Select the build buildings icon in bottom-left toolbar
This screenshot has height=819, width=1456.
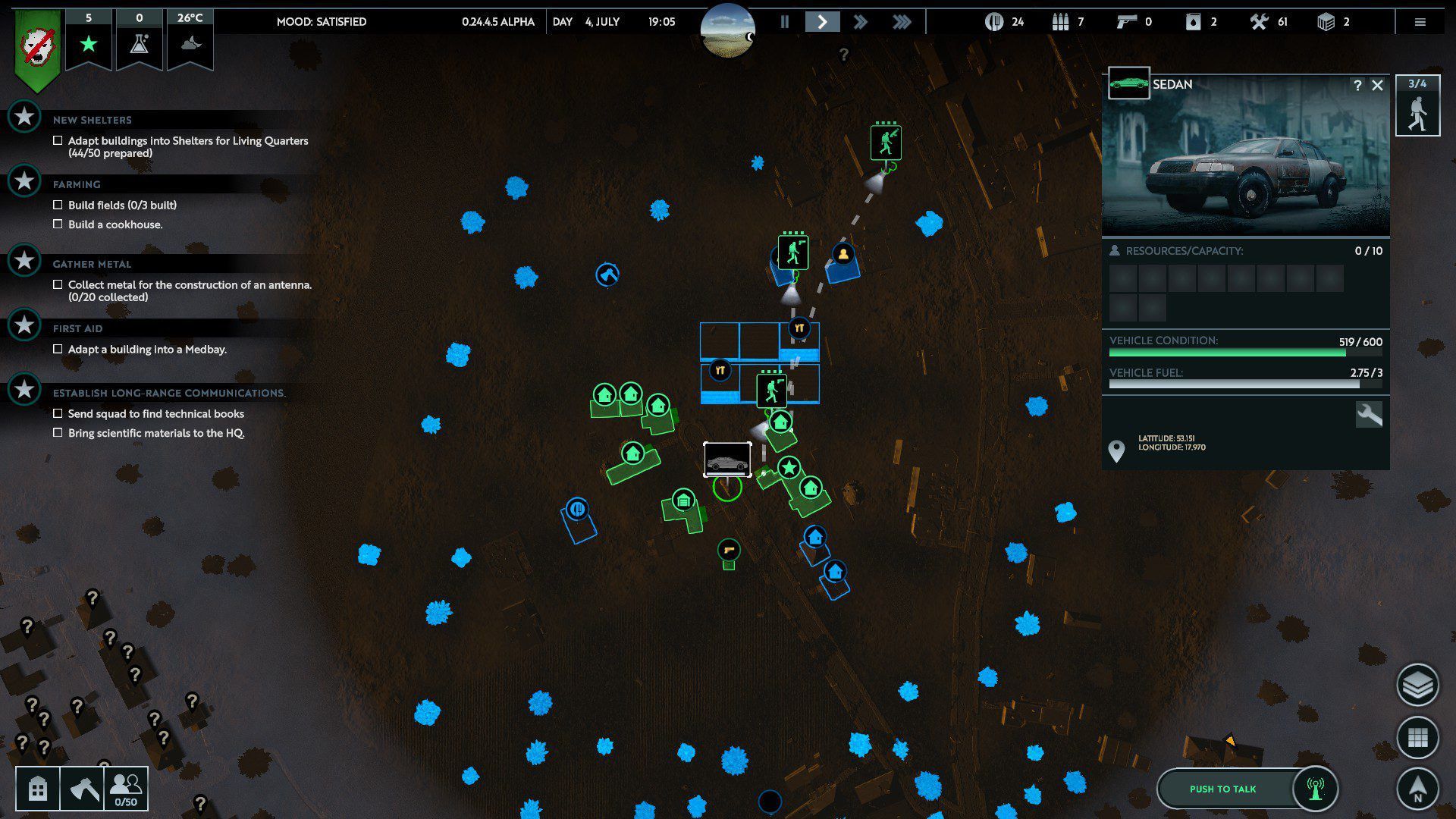tap(37, 789)
